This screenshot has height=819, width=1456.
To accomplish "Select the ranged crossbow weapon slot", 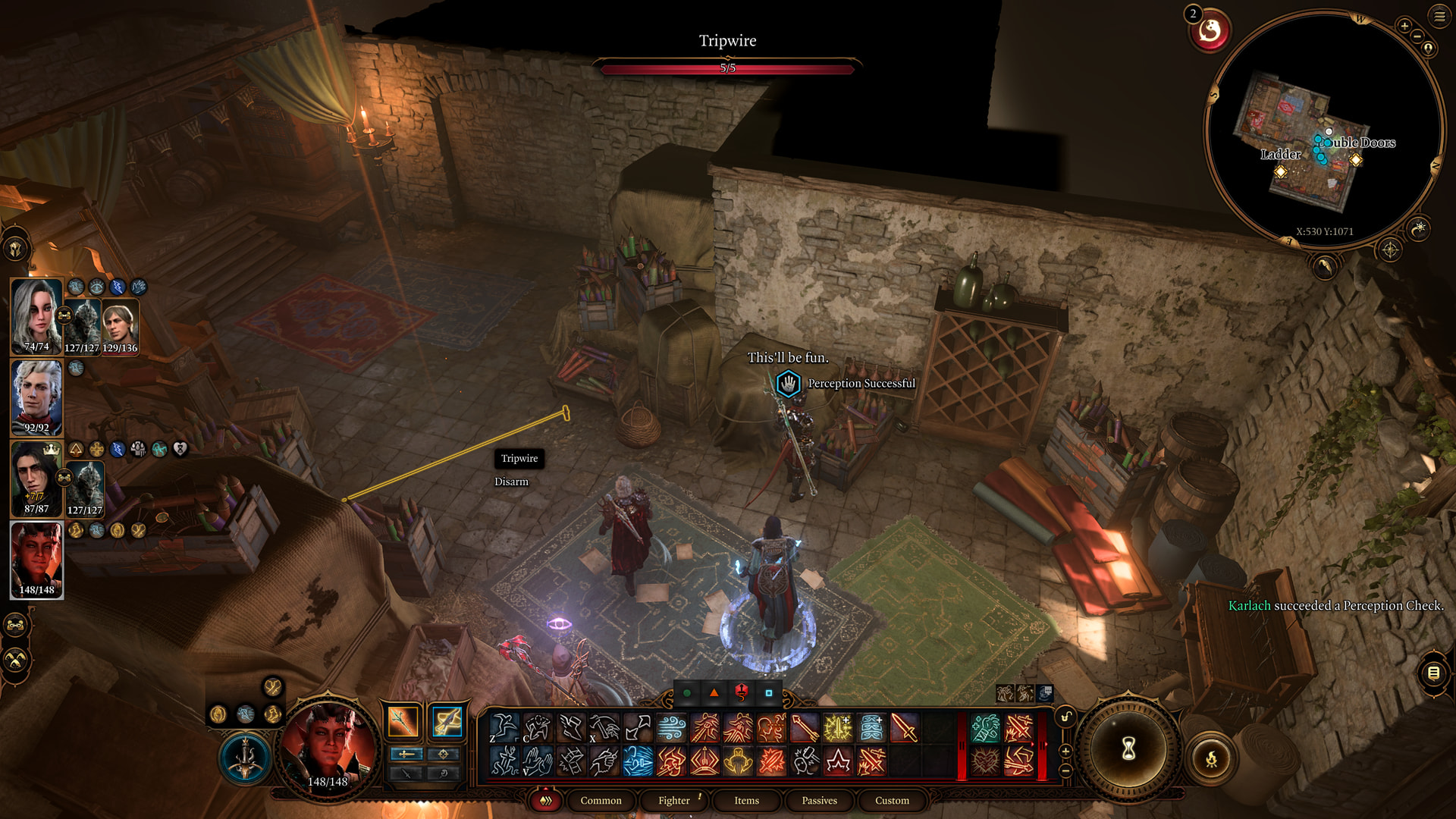I will click(x=447, y=721).
